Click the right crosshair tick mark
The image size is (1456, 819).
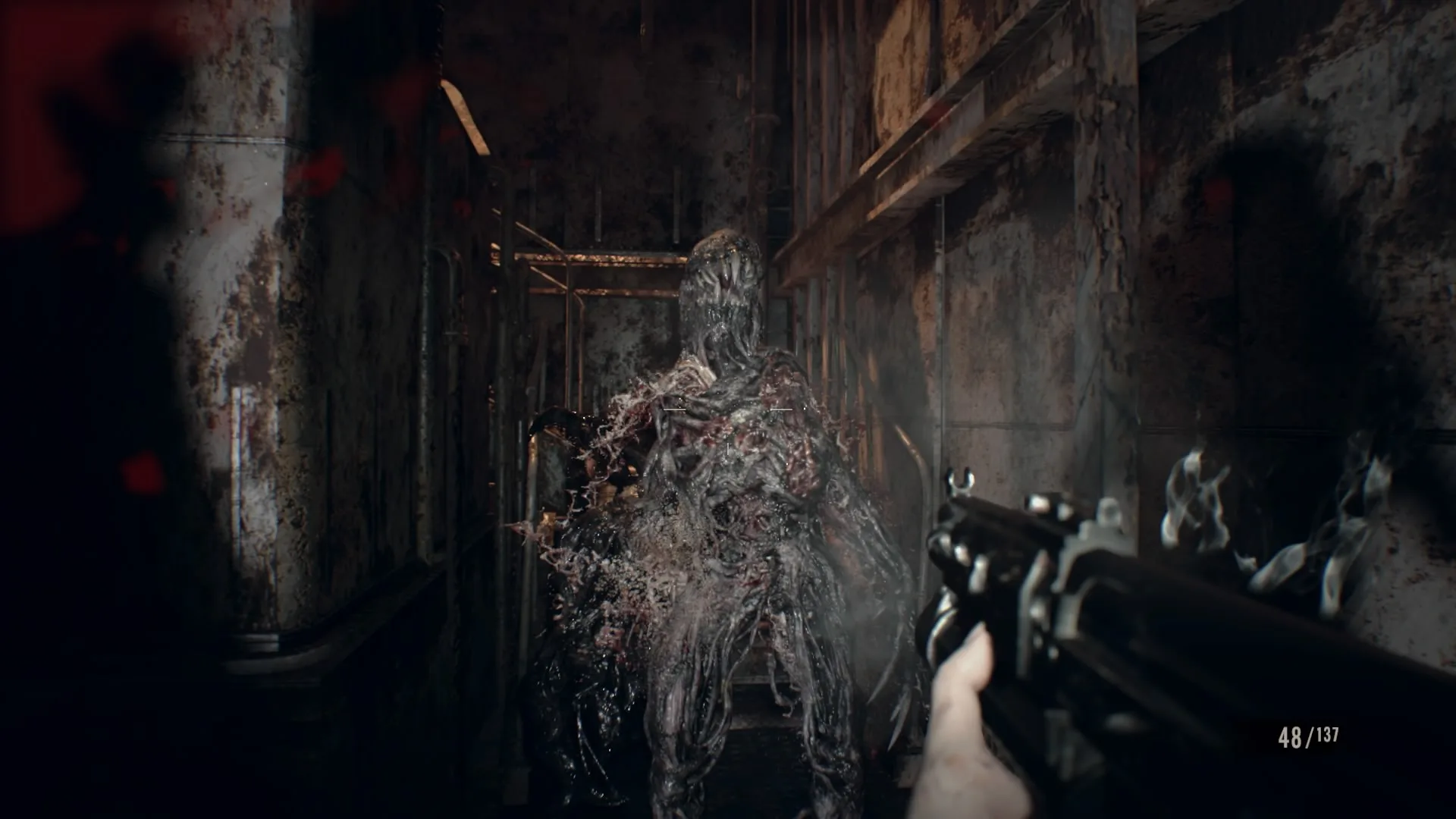point(782,409)
